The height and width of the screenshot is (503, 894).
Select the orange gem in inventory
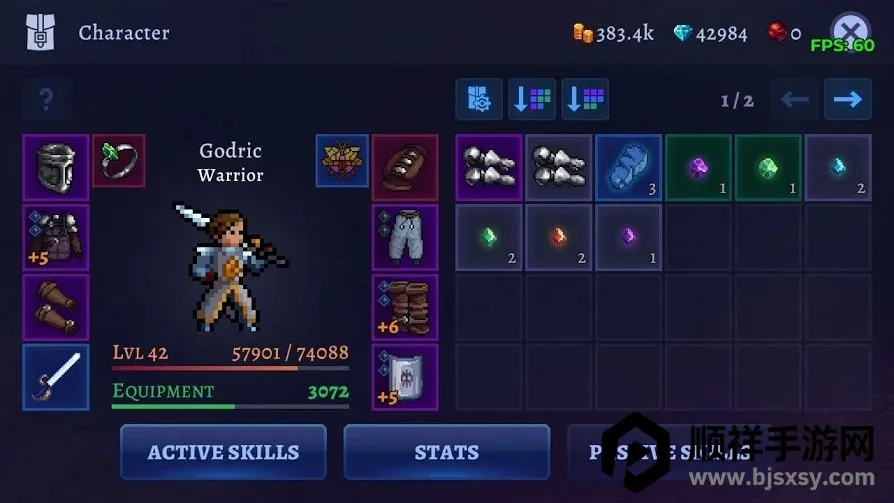tap(559, 237)
